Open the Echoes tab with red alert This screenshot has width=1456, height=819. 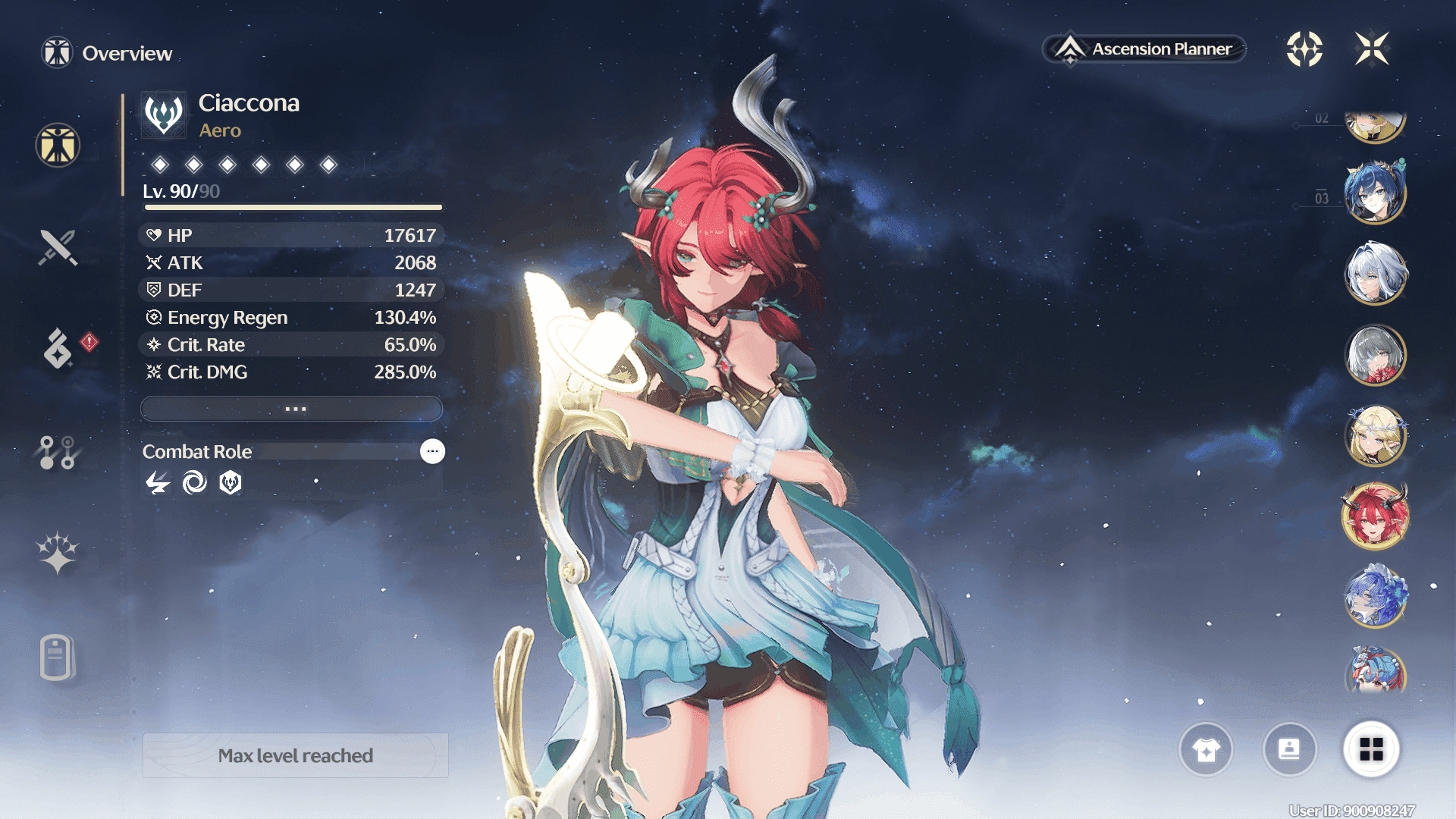tap(59, 348)
